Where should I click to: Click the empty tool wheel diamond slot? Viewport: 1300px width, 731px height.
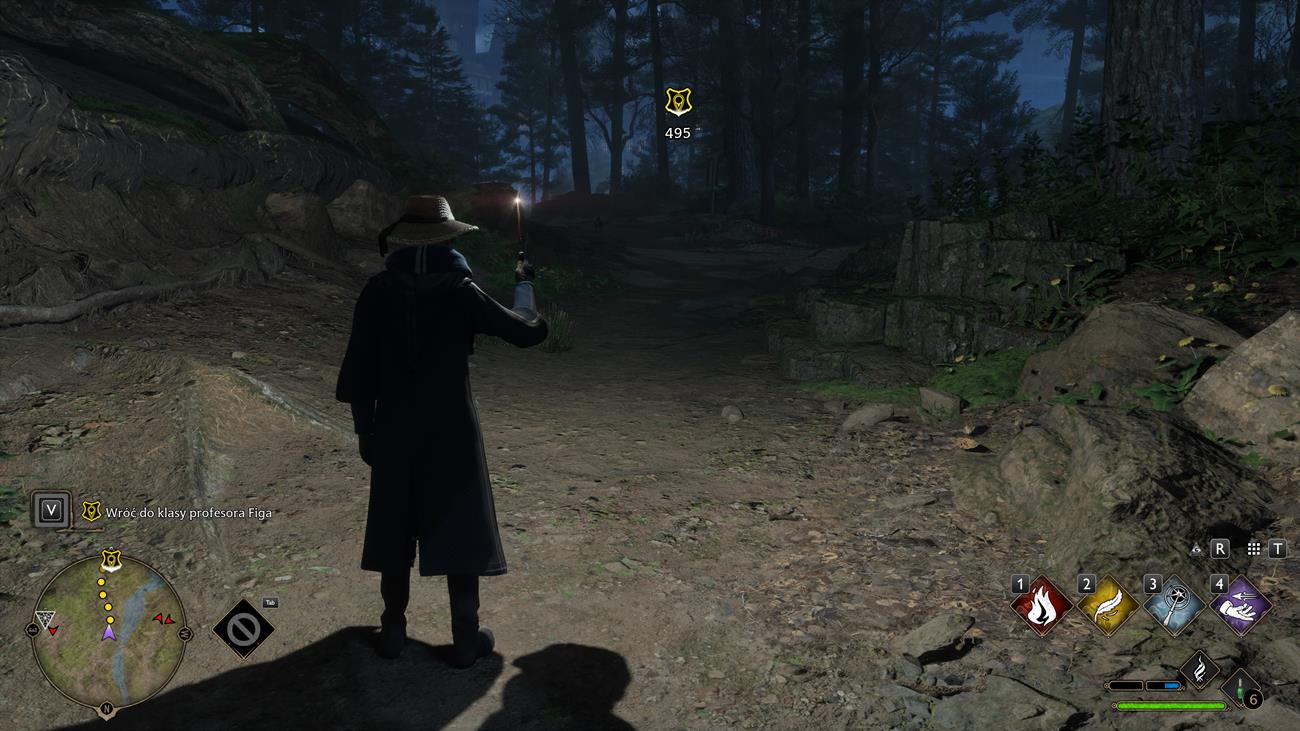tap(243, 629)
